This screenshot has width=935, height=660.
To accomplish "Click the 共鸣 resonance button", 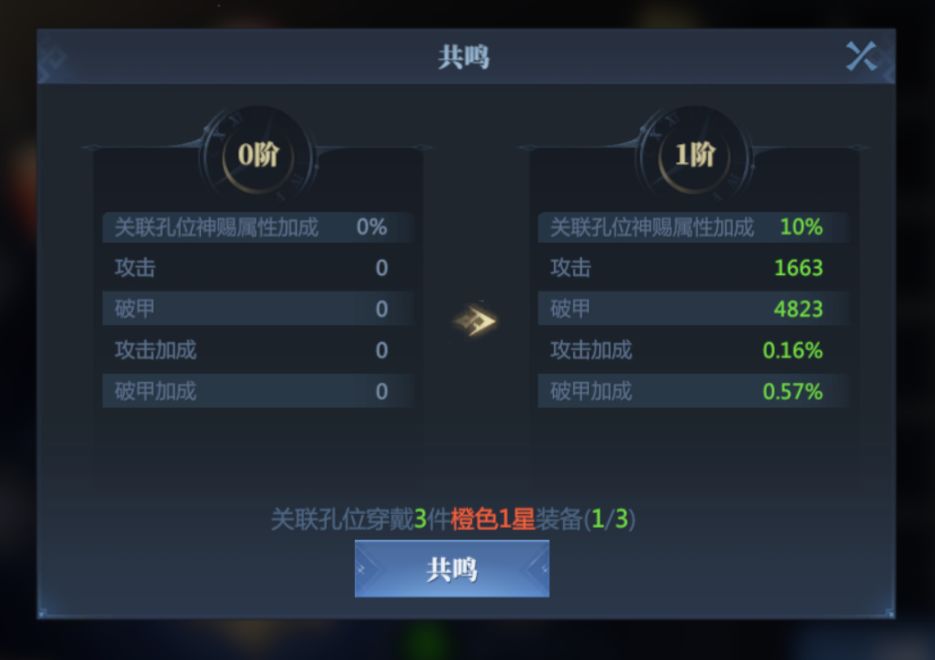I will click(x=451, y=569).
